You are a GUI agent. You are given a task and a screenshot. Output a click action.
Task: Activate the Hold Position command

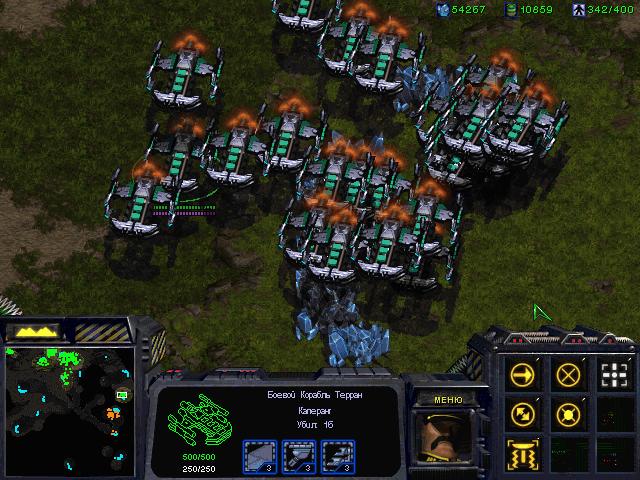pos(569,413)
